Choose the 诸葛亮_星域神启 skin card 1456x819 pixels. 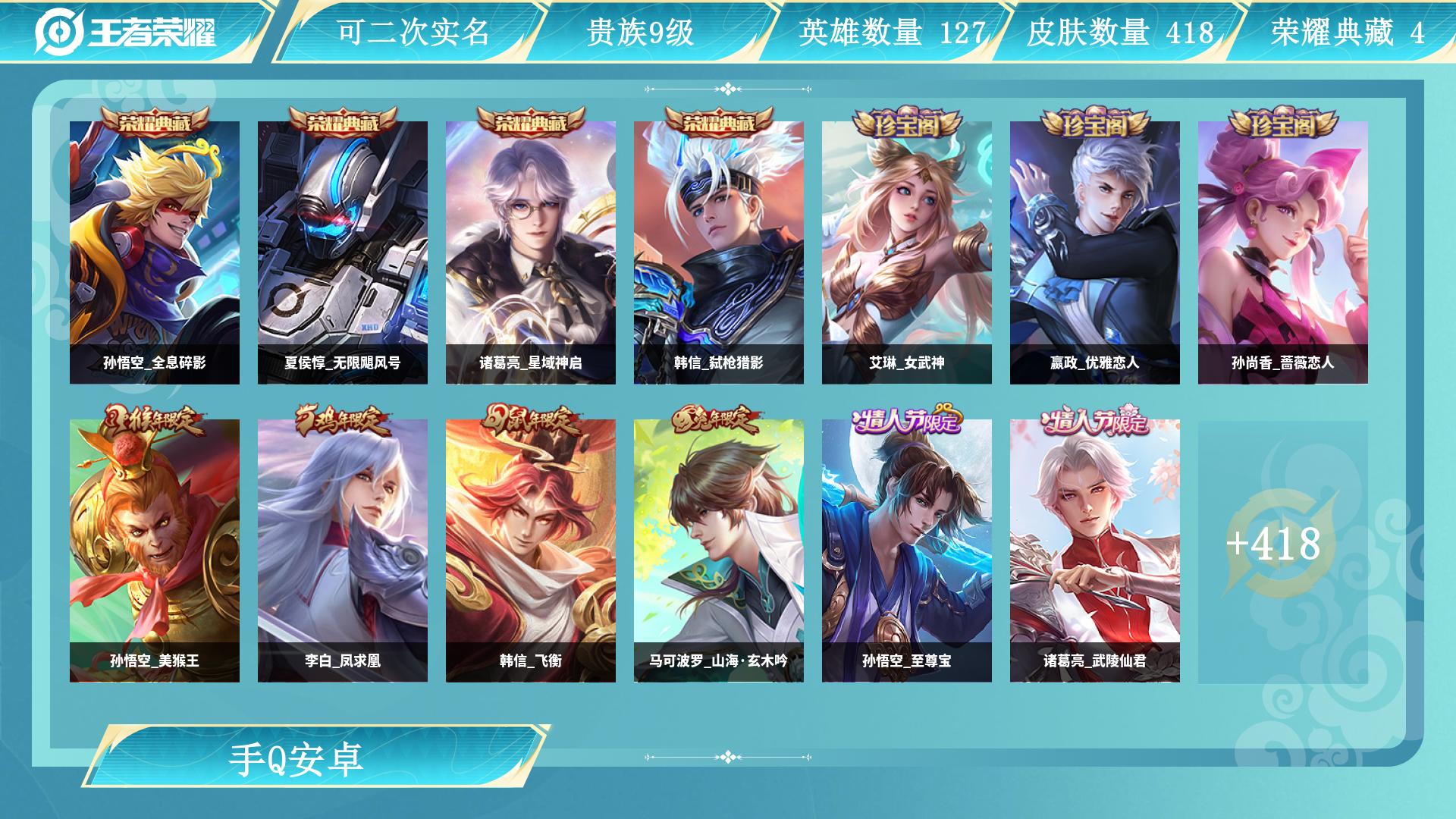click(531, 253)
